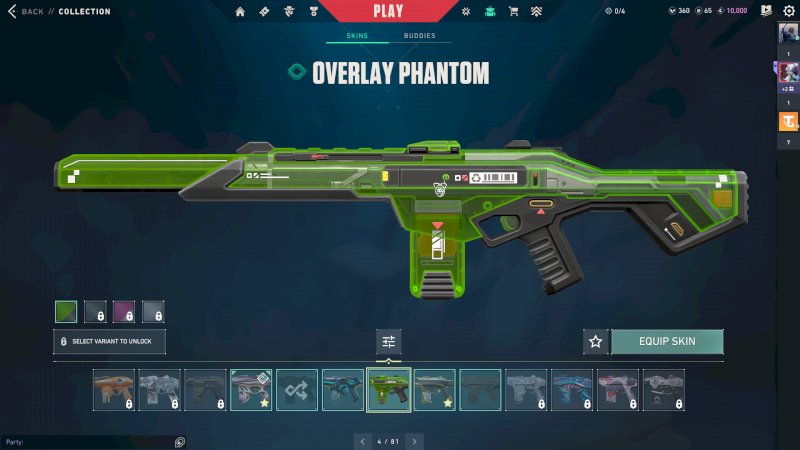The width and height of the screenshot is (800, 450).
Task: Equip the Overlay Phantom skin
Action: [x=667, y=342]
